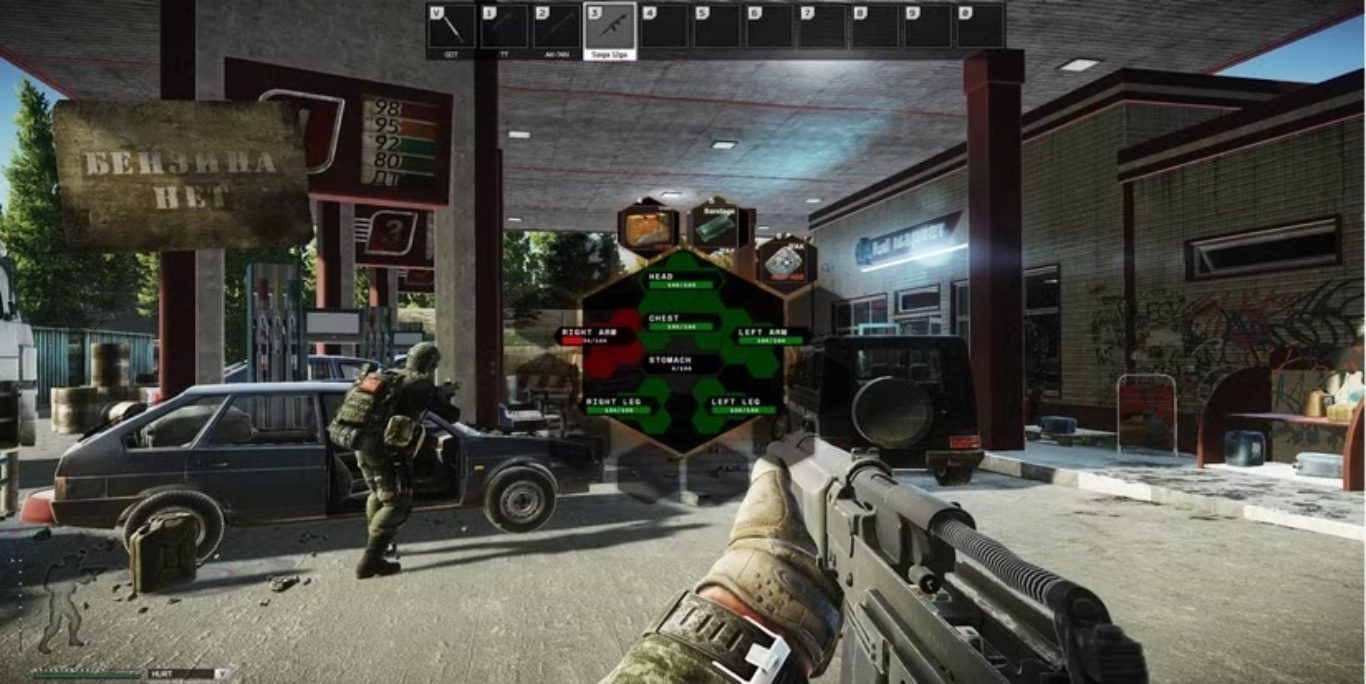Select the Right Leg section
The height and width of the screenshot is (684, 1366).
[613, 405]
